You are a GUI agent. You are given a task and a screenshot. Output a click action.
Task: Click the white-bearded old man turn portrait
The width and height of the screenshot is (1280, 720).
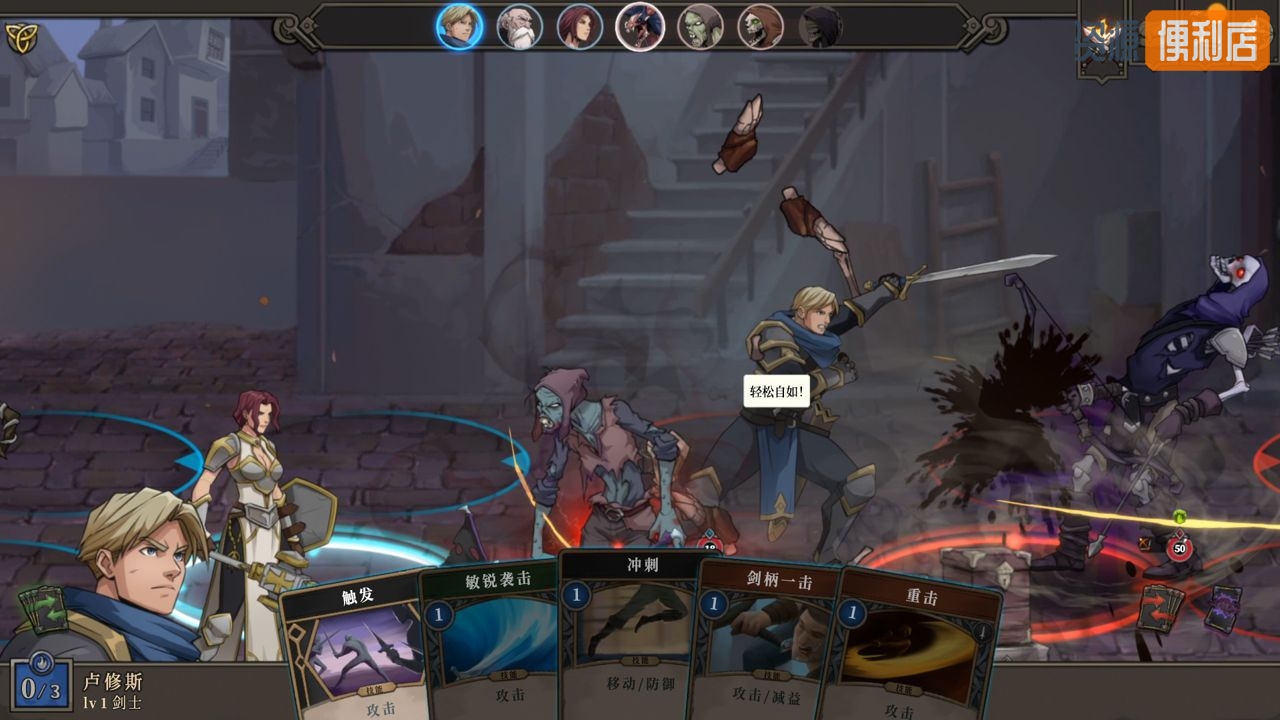(x=520, y=27)
